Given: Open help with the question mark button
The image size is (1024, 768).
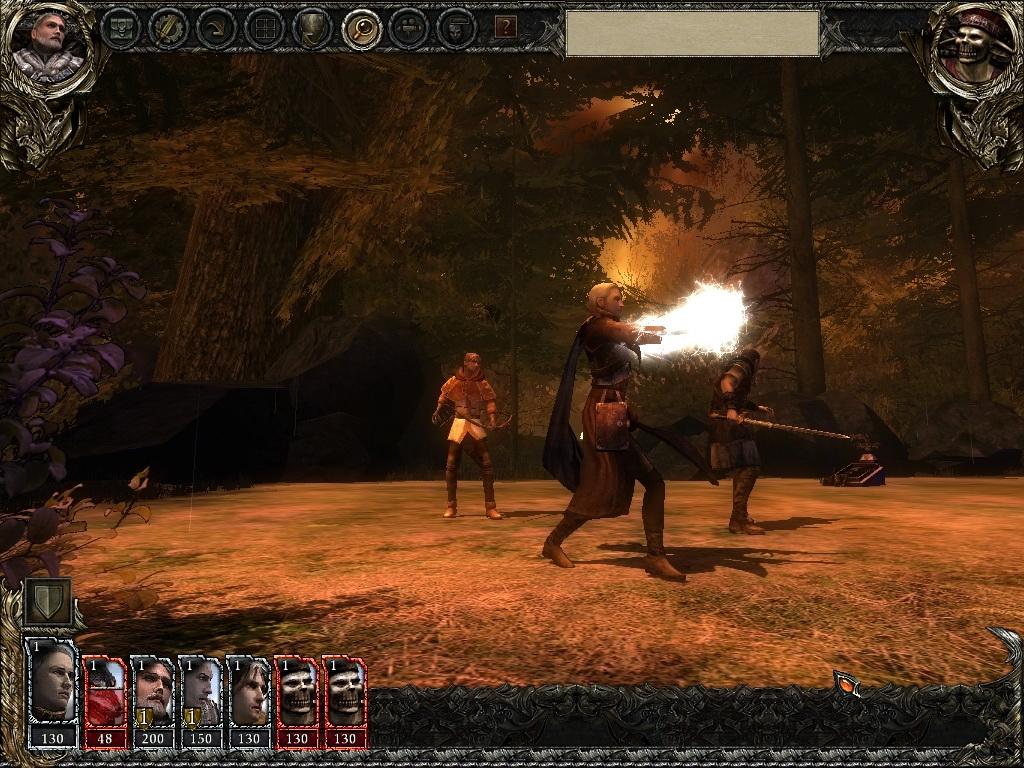Looking at the screenshot, I should coord(506,27).
